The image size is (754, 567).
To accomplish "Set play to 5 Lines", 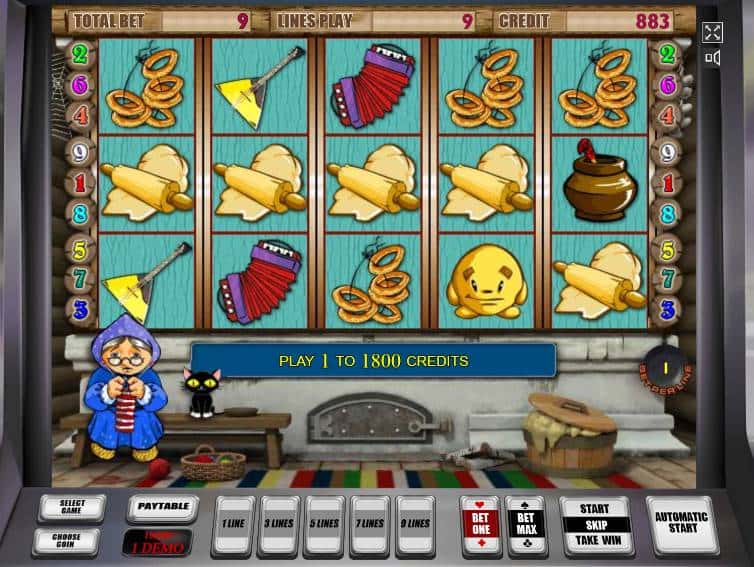I will tap(324, 525).
